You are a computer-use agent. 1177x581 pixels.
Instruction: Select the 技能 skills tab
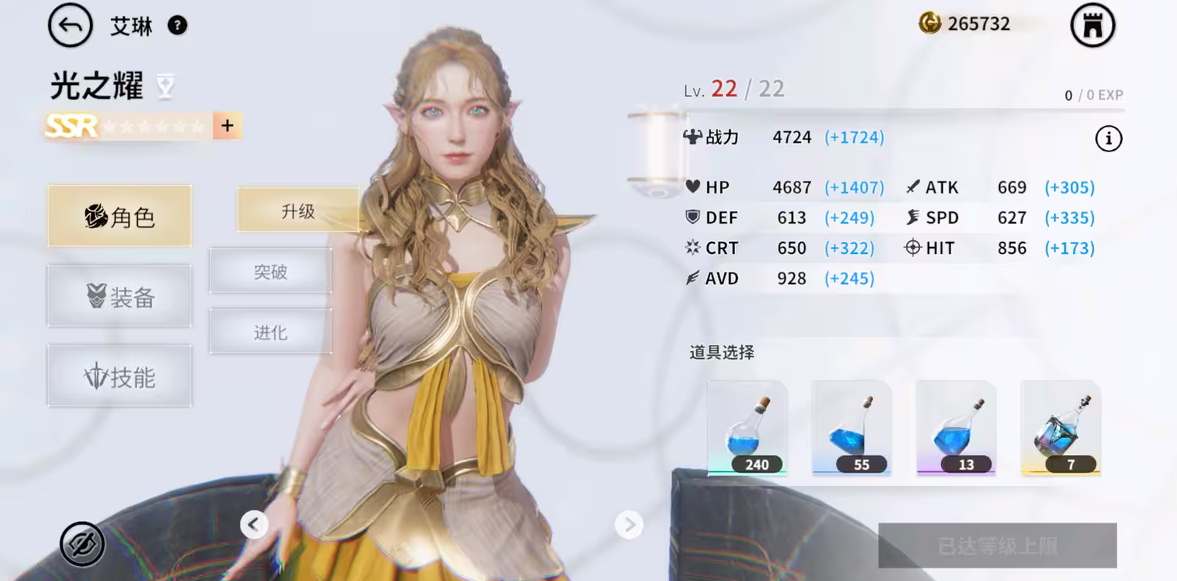click(119, 377)
